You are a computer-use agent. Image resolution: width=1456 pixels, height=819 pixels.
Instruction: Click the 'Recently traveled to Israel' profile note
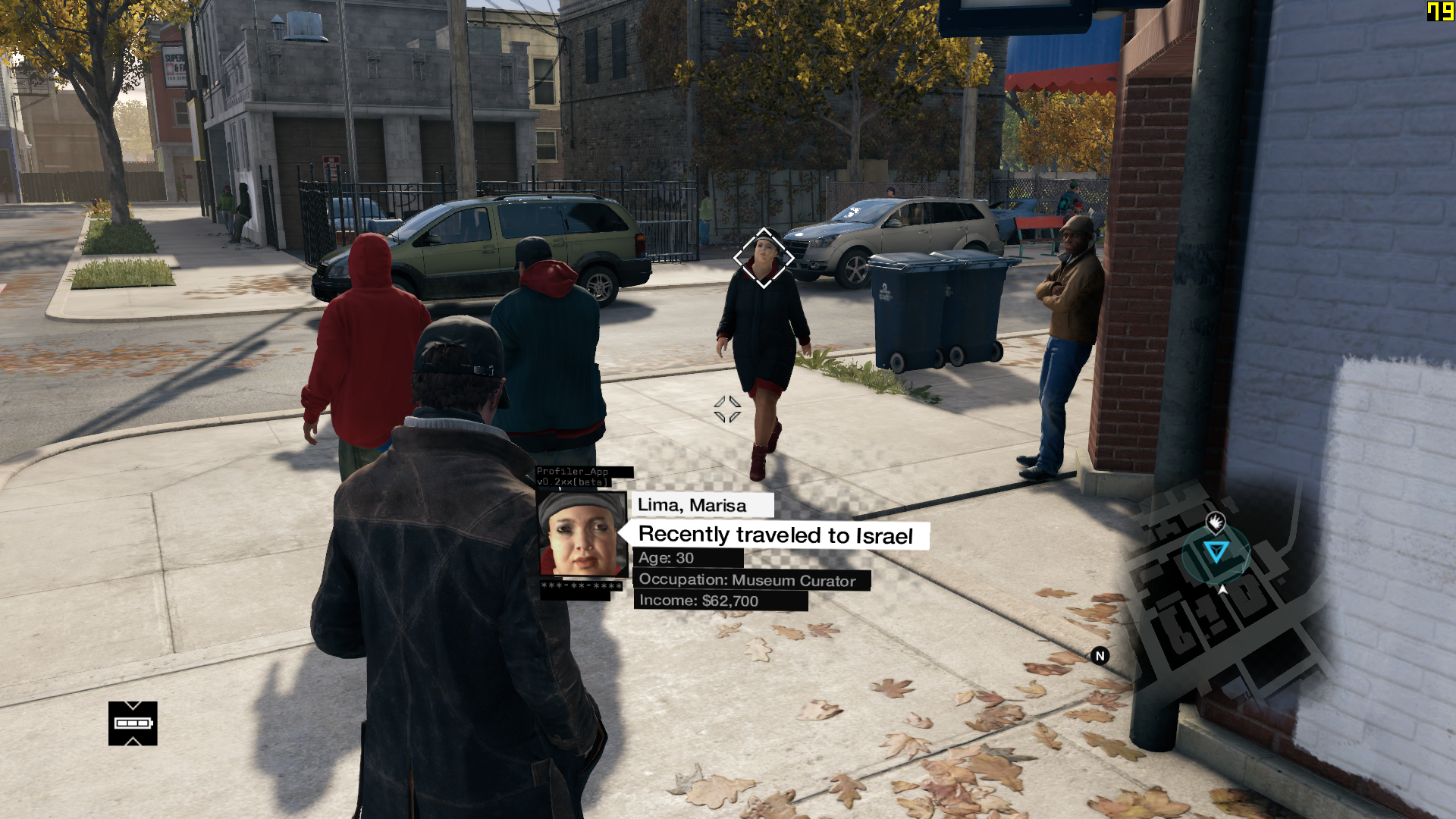(775, 535)
